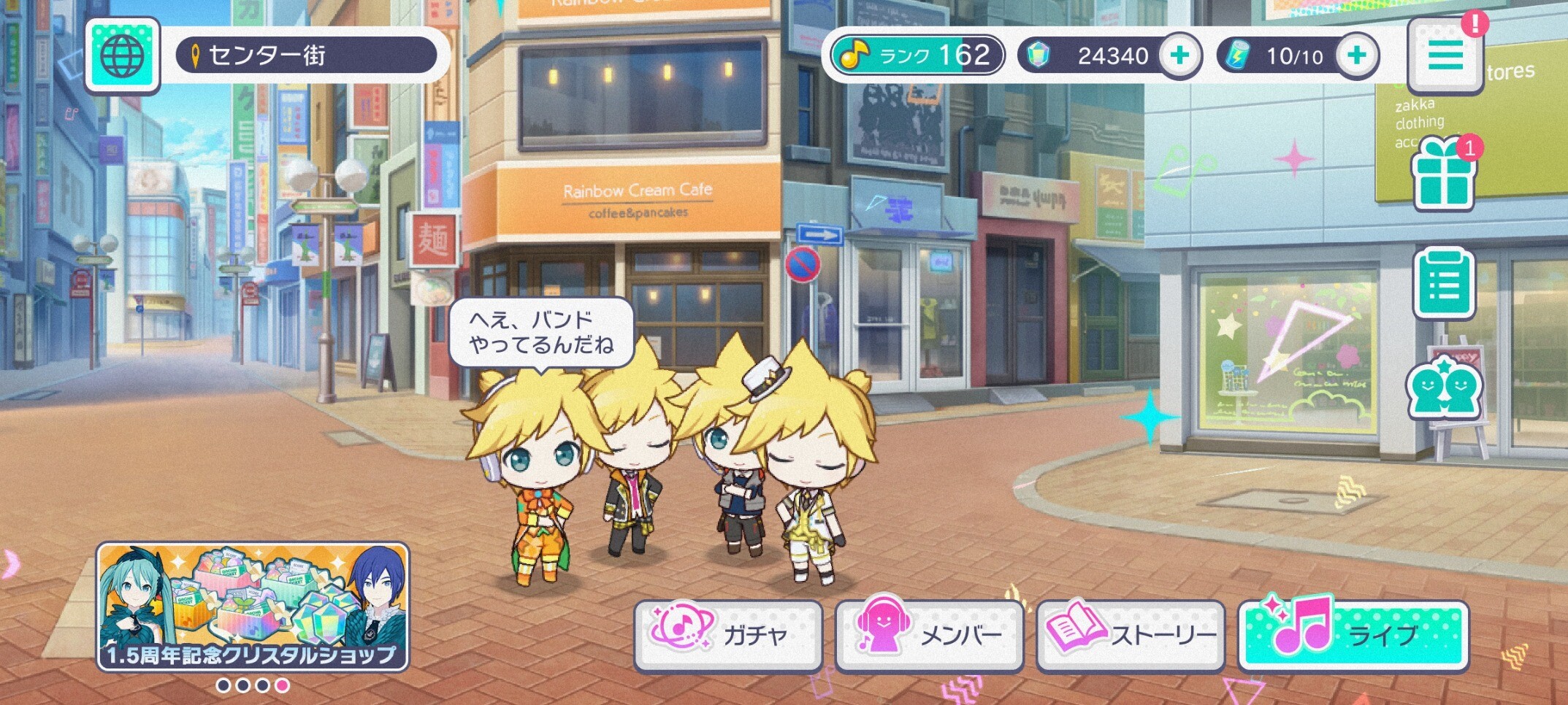This screenshot has height=705, width=1568.
Task: Open the gift box presents icon
Action: [x=1443, y=175]
